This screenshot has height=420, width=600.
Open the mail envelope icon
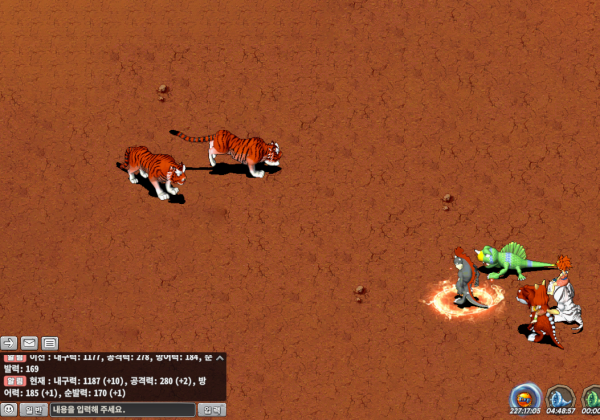coord(30,343)
